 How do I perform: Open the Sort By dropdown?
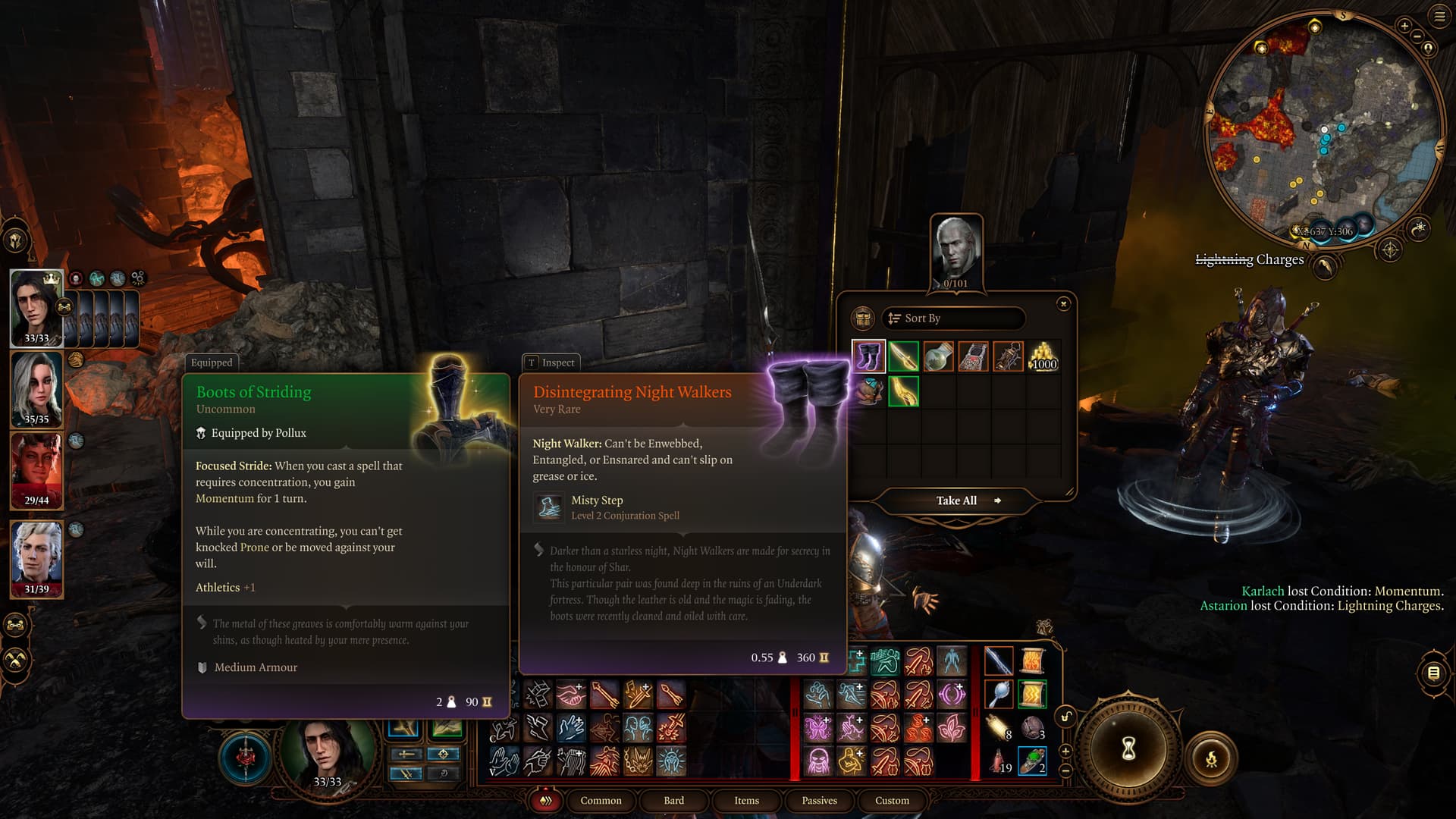point(953,318)
